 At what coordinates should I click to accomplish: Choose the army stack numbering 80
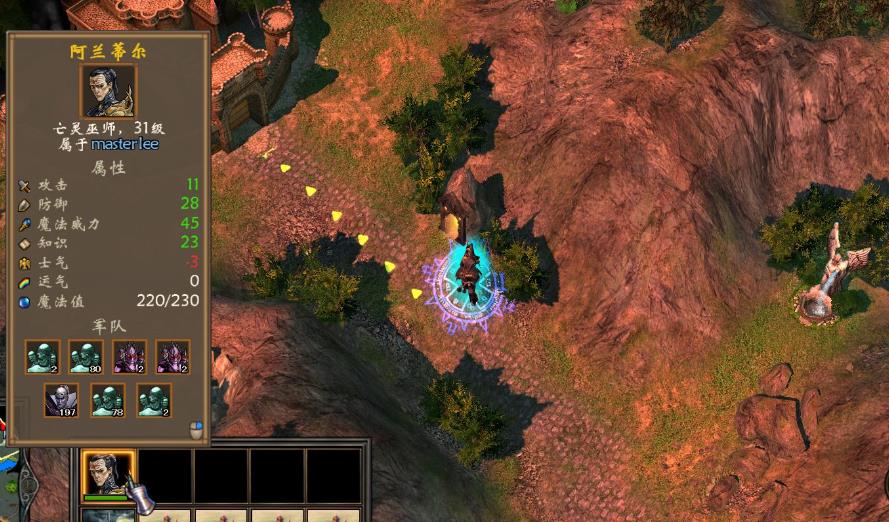tap(86, 357)
